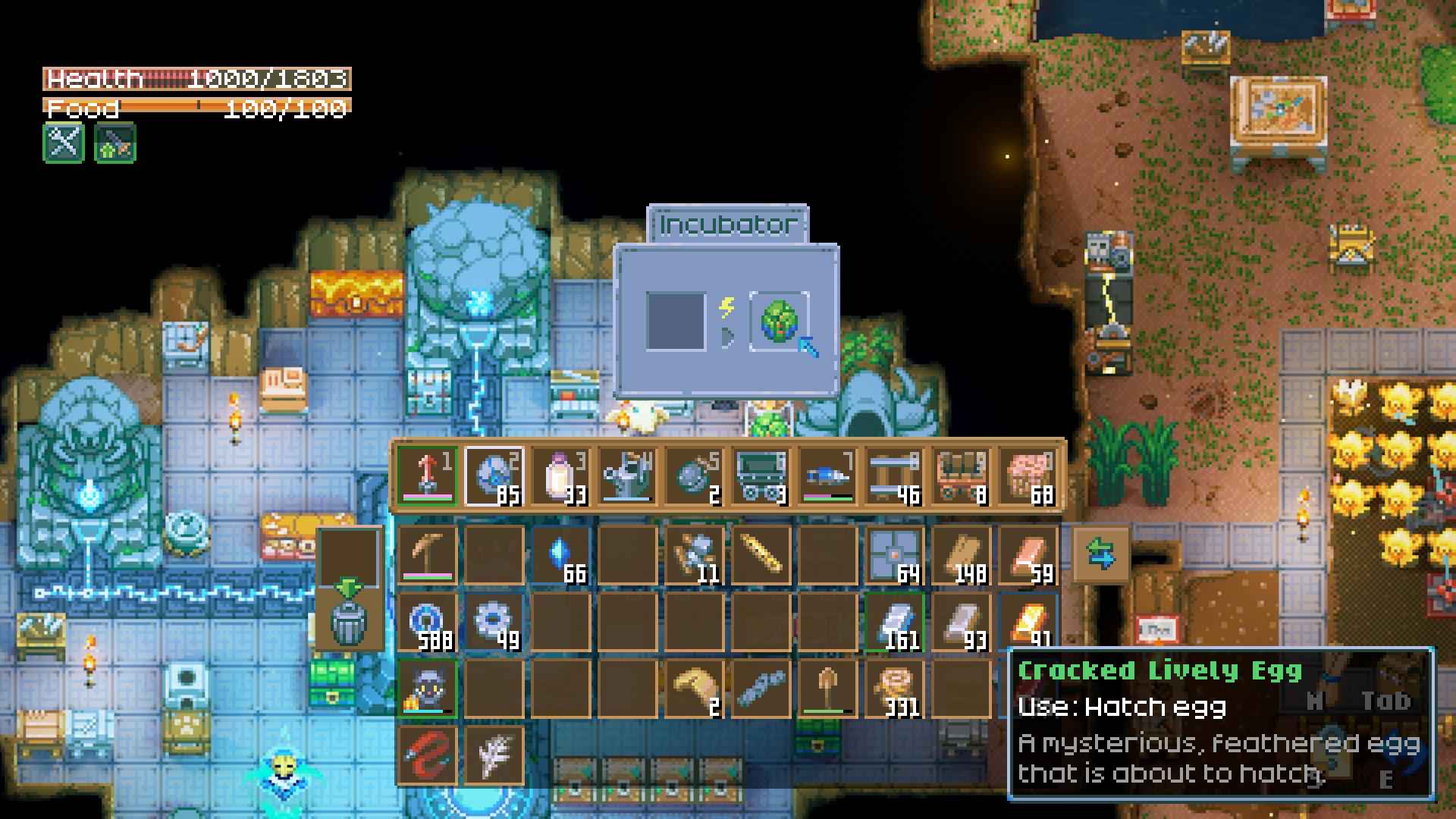
Task: Choose the watering can in the hotbar
Action: tap(627, 475)
